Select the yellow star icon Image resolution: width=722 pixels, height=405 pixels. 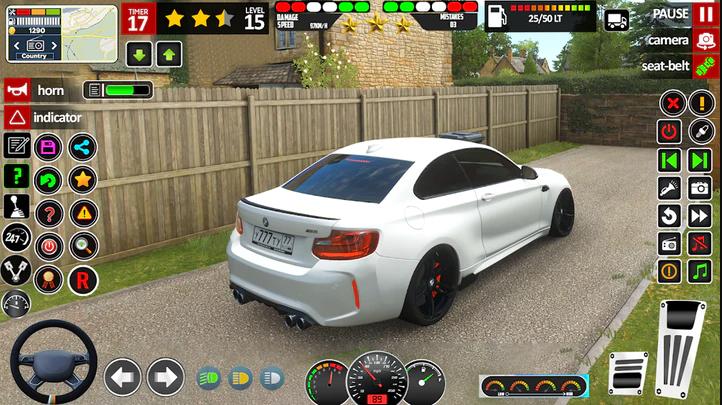pos(82,180)
